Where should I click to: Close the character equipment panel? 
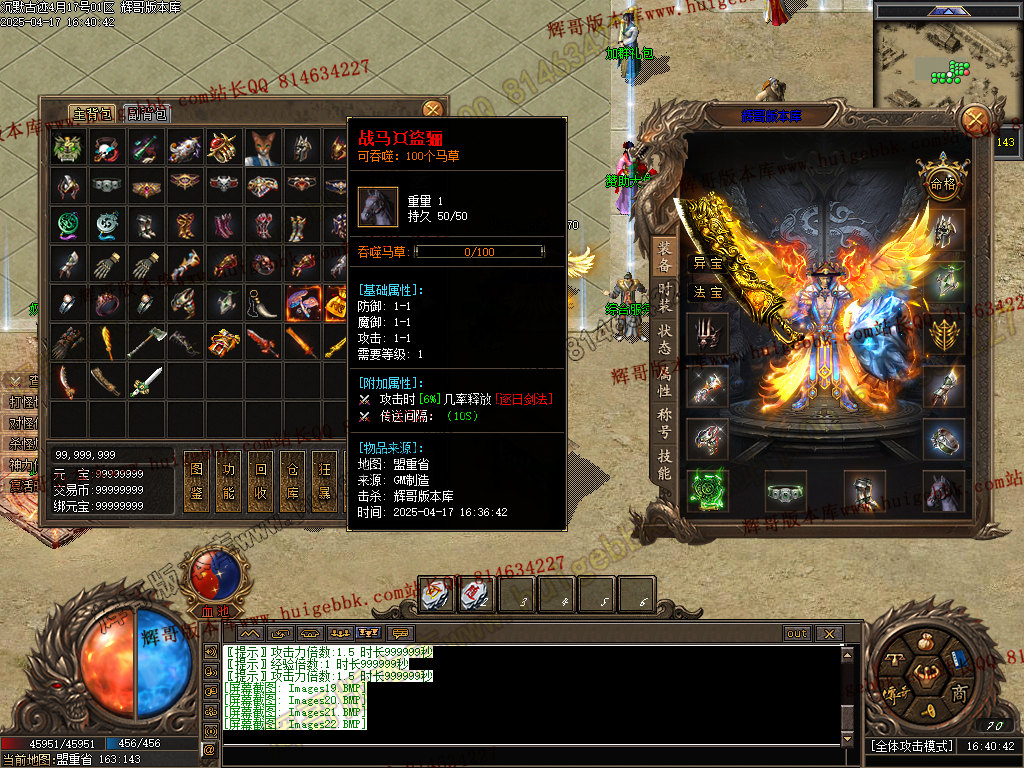tap(973, 121)
